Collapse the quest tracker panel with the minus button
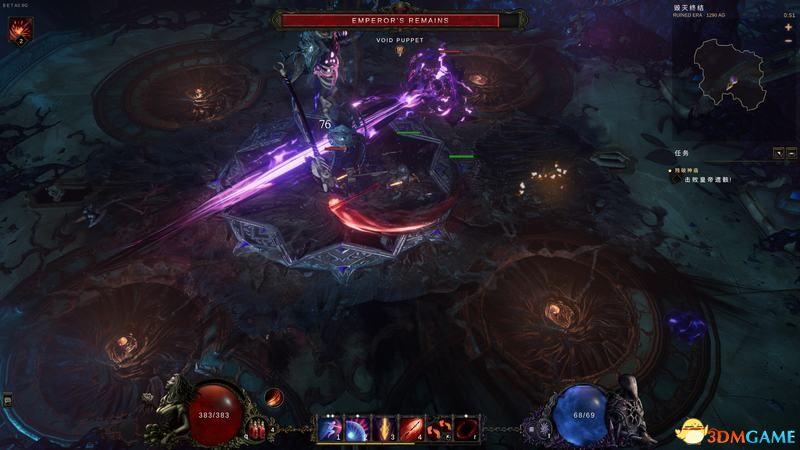The width and height of the screenshot is (800, 450). point(791,154)
